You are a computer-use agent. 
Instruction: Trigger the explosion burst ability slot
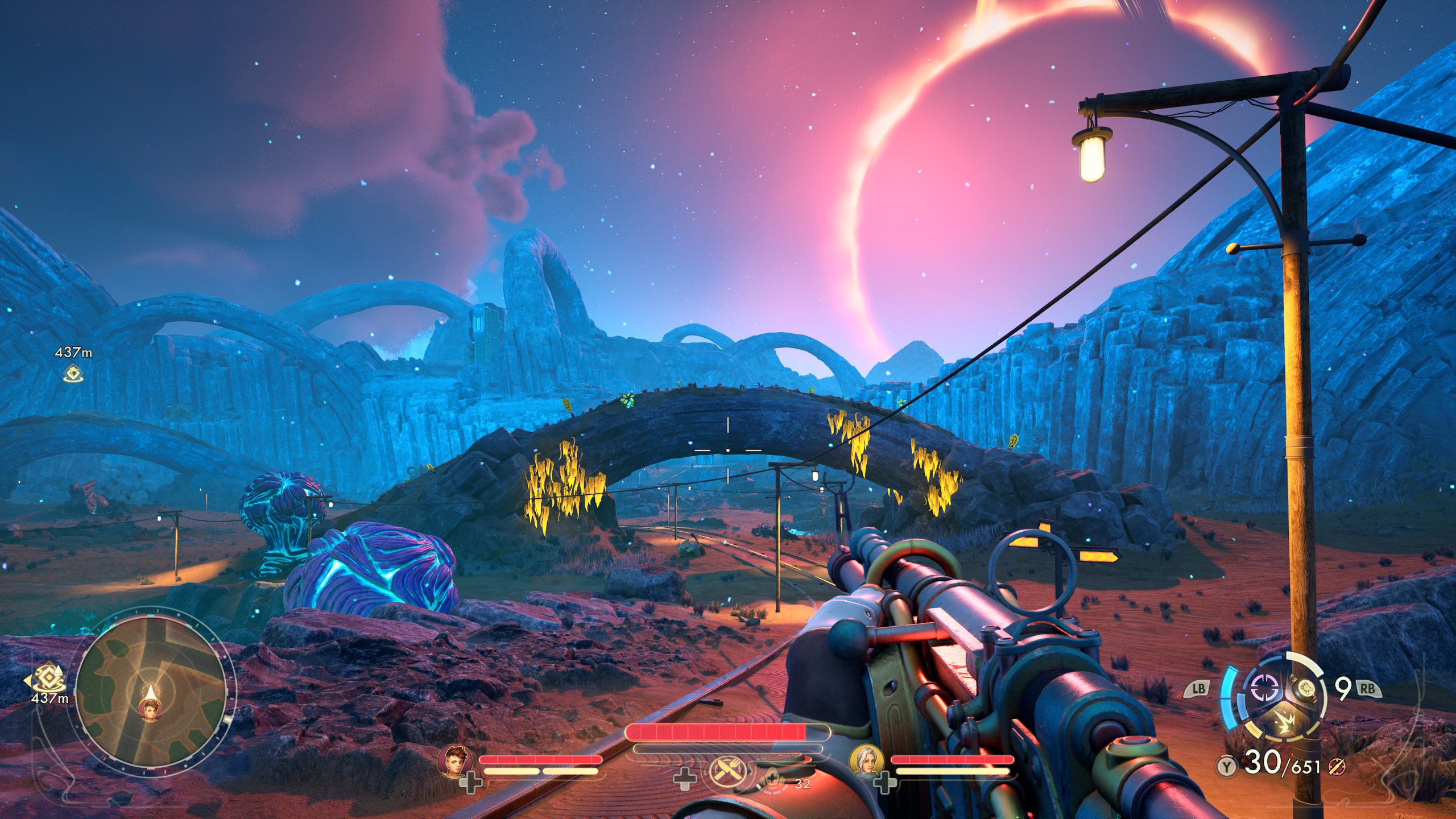(x=1285, y=722)
